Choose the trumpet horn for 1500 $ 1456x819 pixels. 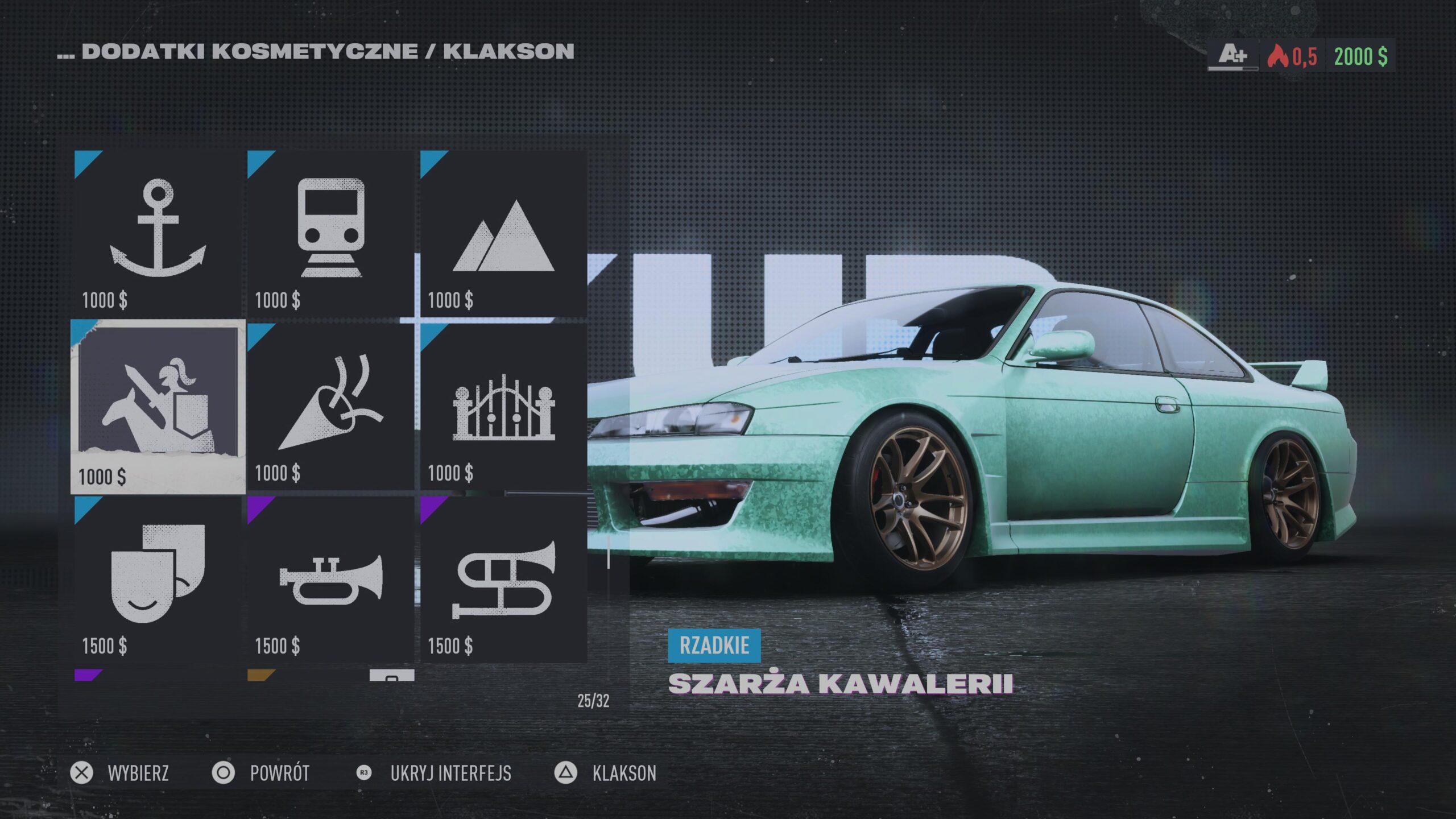point(331,579)
